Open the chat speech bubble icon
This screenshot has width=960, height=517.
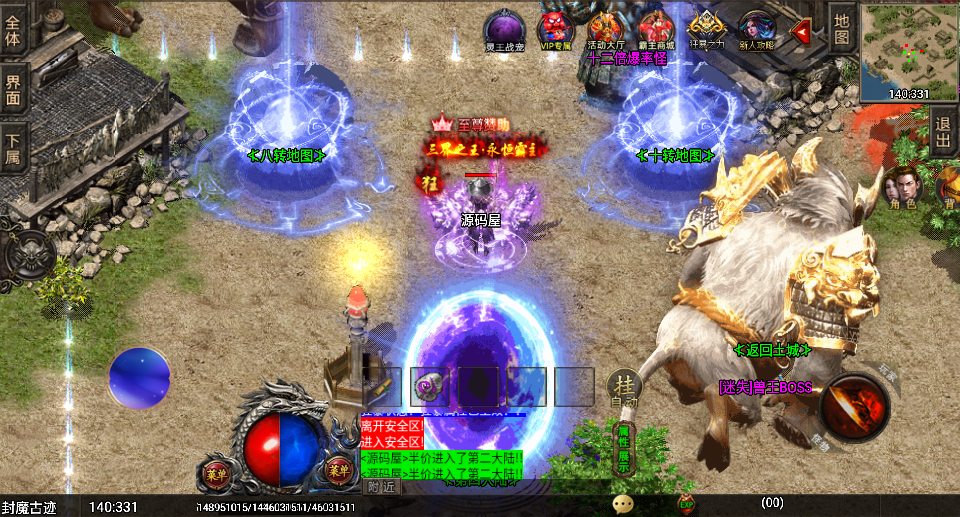click(623, 504)
